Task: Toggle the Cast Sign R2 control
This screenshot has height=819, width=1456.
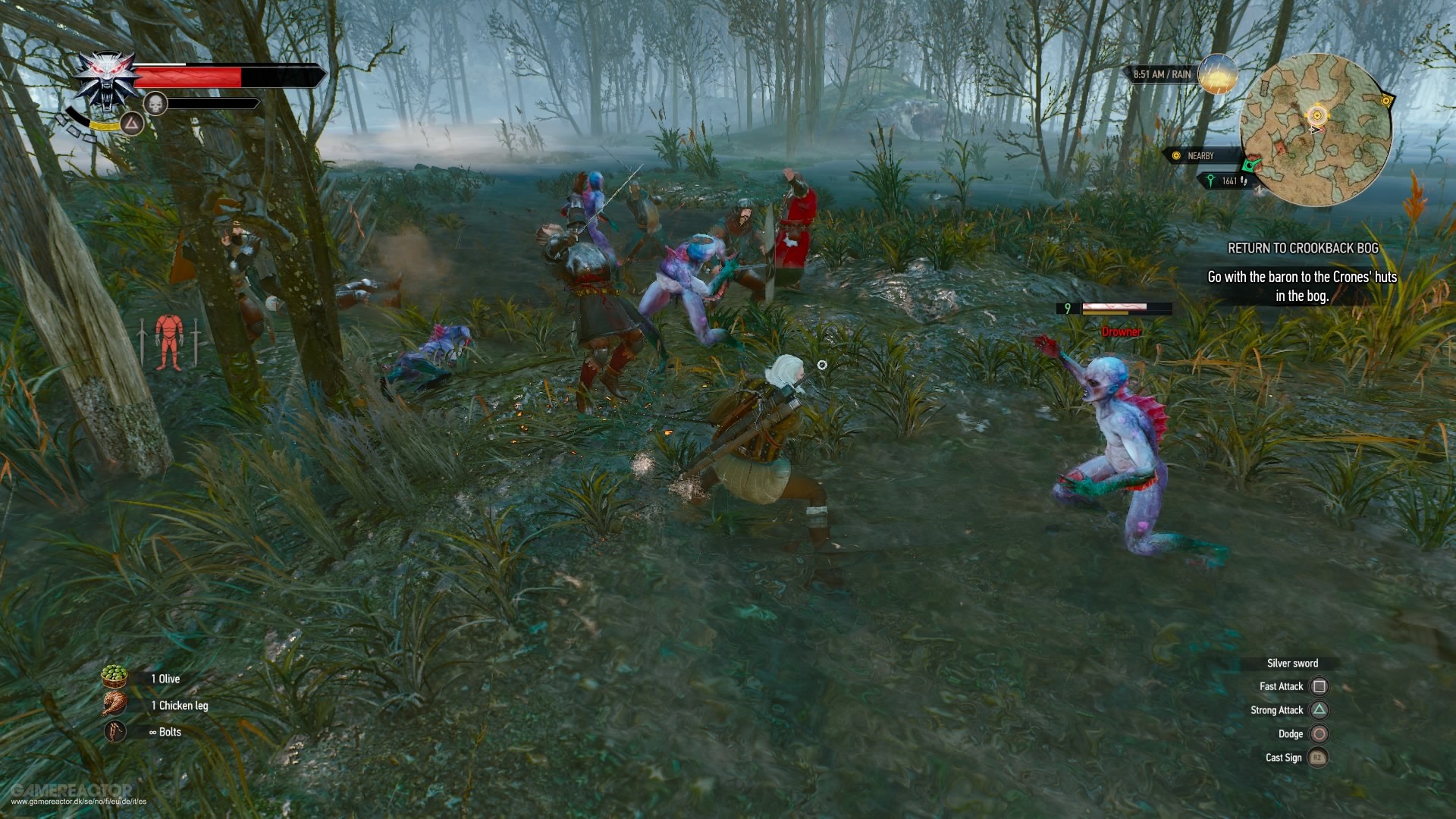Action: click(1319, 758)
